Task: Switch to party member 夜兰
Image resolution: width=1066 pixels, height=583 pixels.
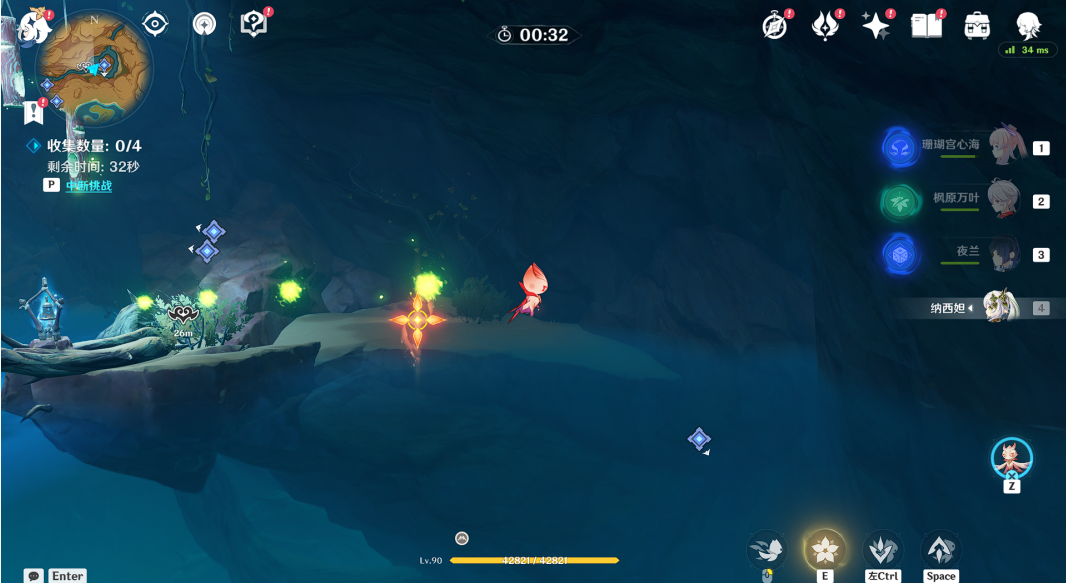Action: [1003, 254]
